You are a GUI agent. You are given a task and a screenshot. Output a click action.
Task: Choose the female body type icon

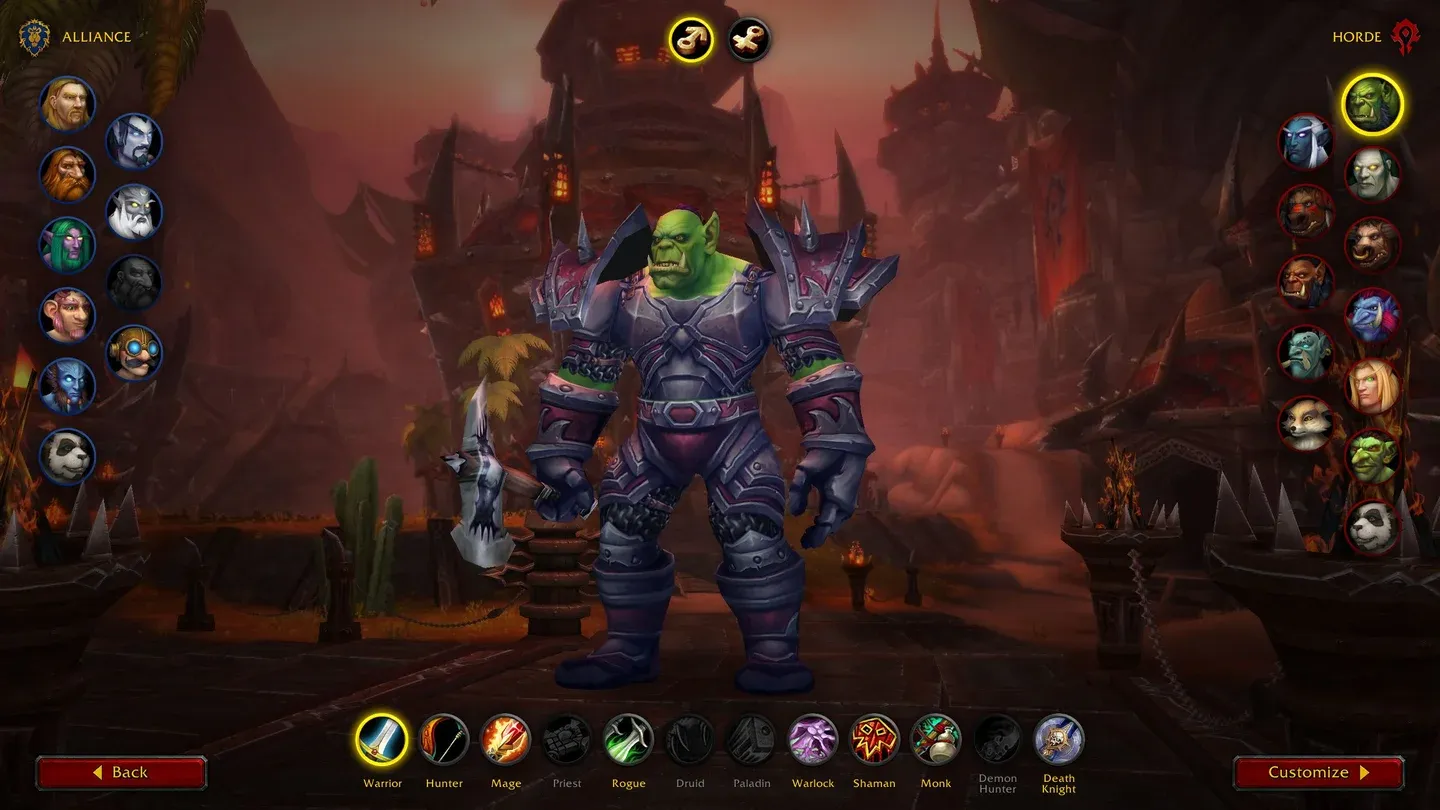point(749,40)
